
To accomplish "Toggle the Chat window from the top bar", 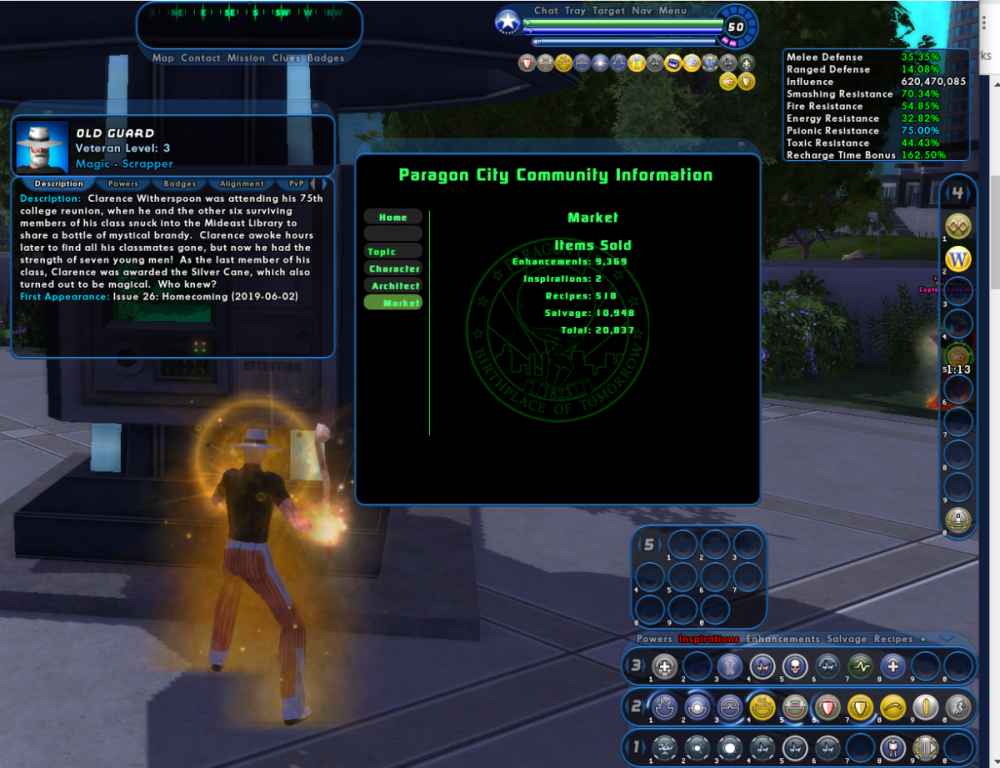I will point(546,11).
